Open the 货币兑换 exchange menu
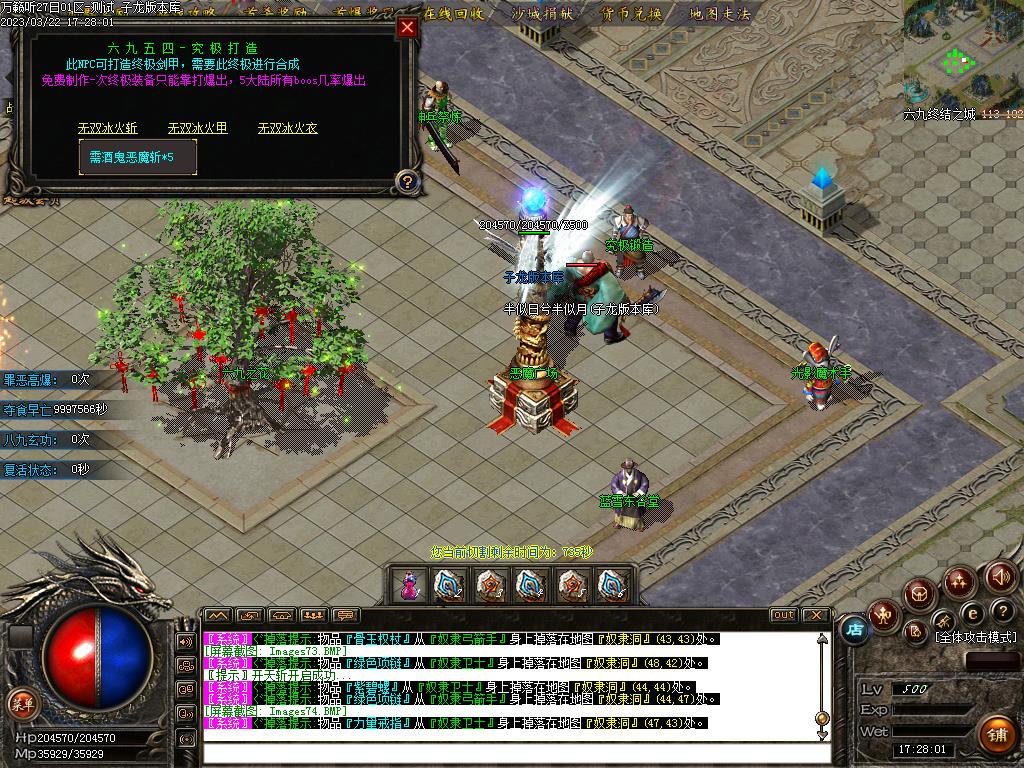This screenshot has width=1024, height=768. (x=631, y=13)
